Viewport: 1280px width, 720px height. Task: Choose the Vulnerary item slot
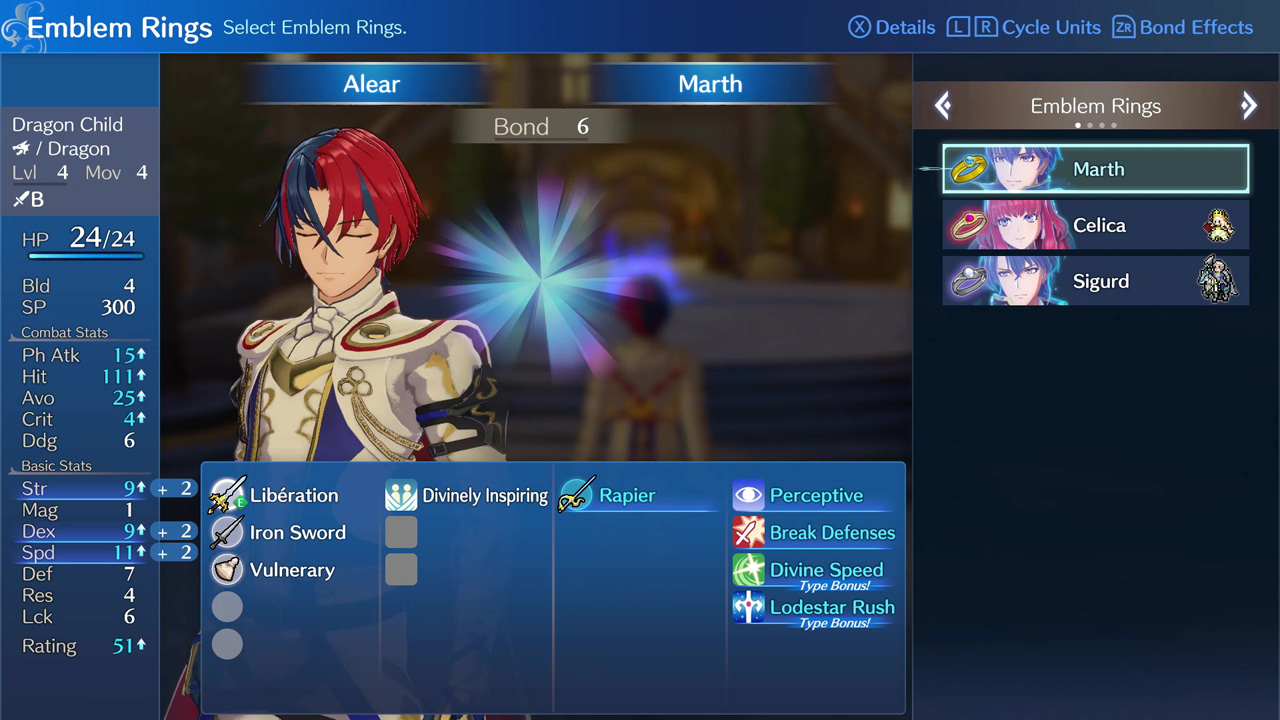pos(273,570)
